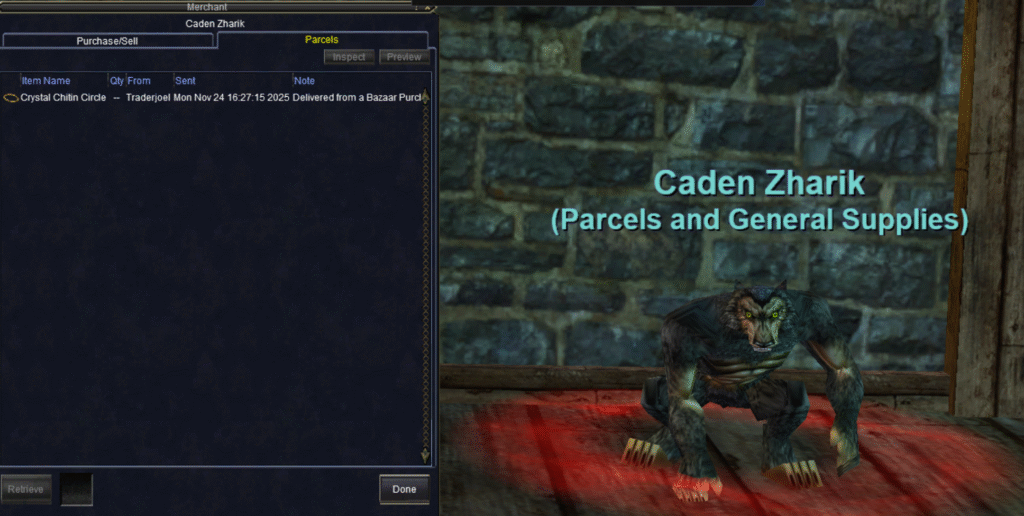Switch to the Purchase/Sell tab
The image size is (1024, 516).
(x=107, y=41)
